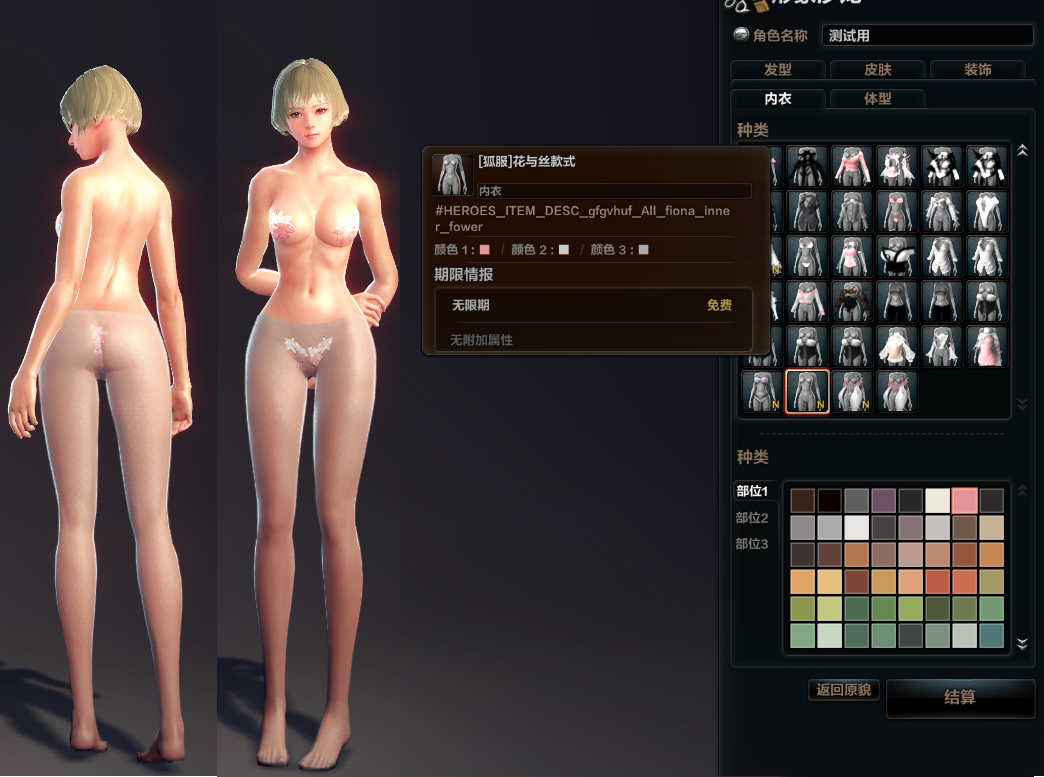1044x777 pixels.
Task: Choose the mauve purple color swatch
Action: pos(884,501)
